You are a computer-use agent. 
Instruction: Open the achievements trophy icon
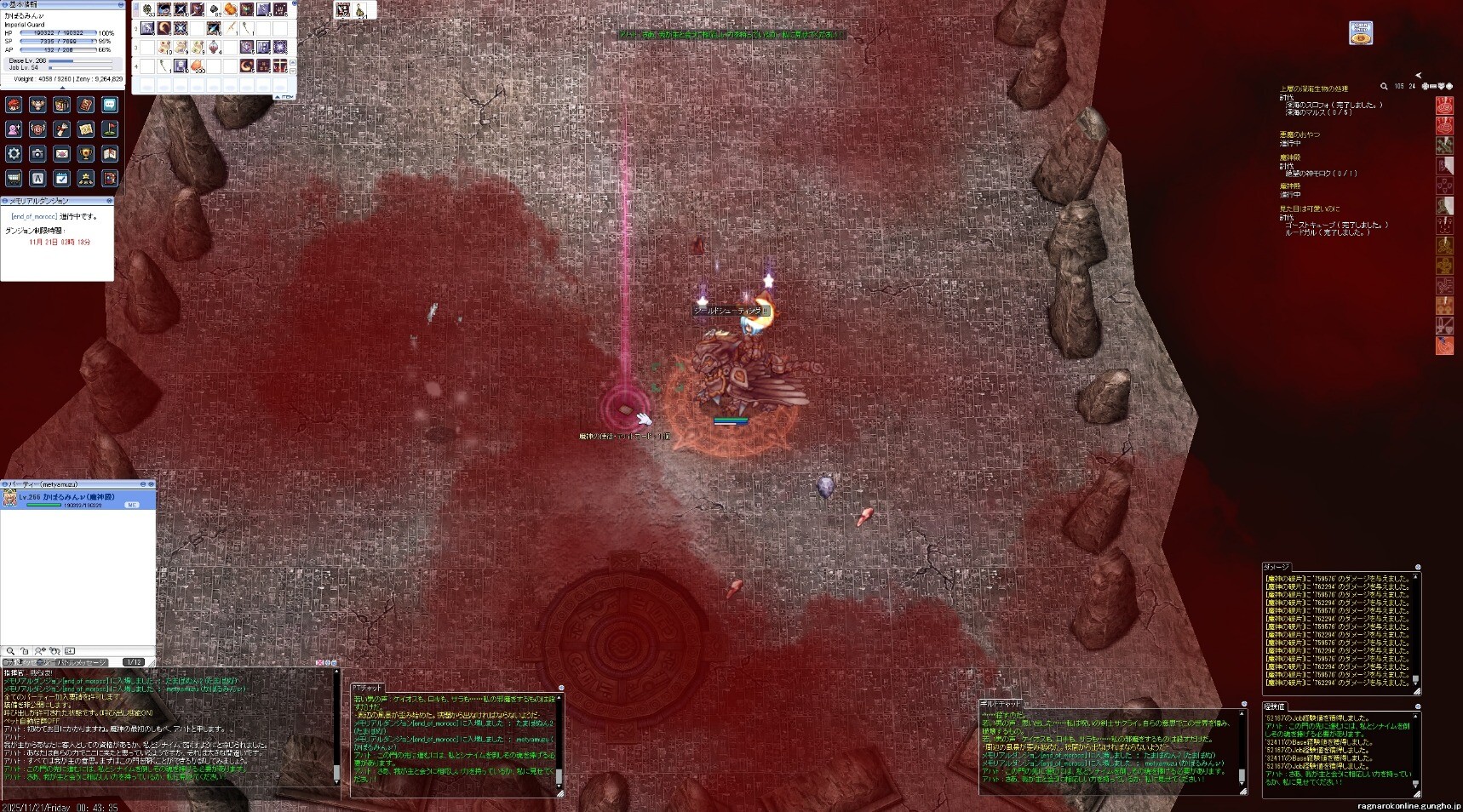[85, 154]
